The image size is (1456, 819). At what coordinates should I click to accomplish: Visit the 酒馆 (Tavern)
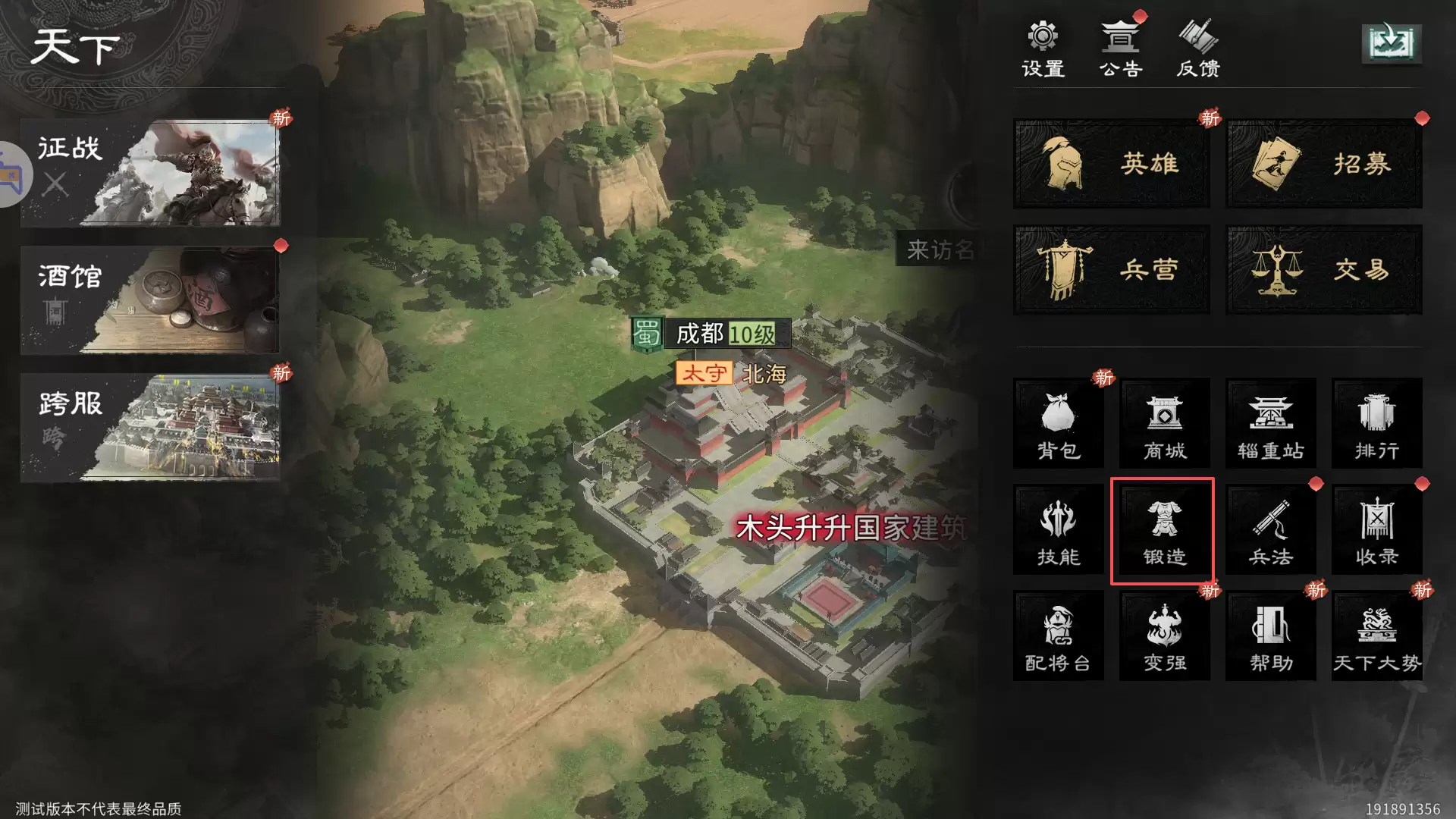[152, 300]
